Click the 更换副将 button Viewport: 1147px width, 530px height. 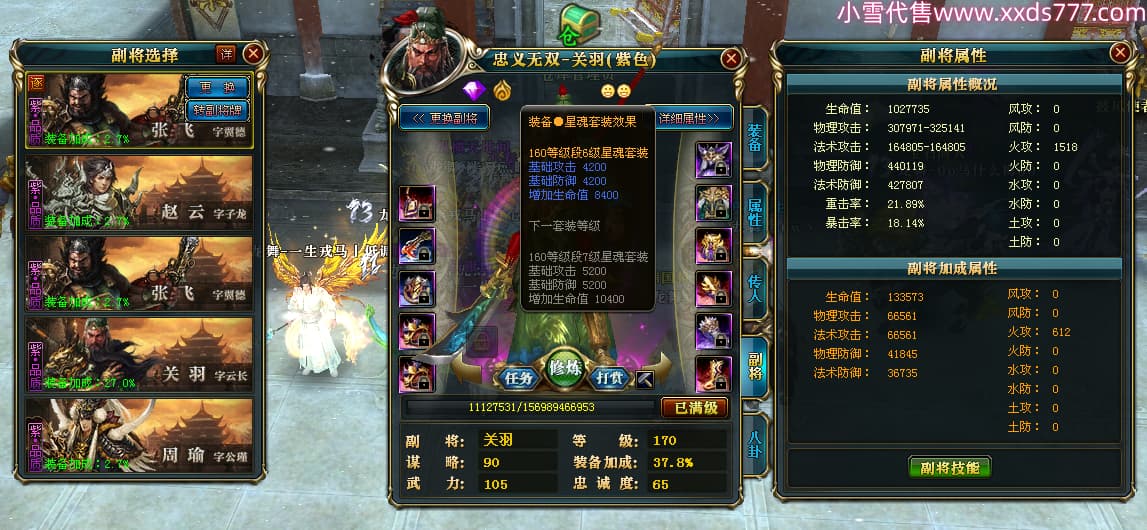tap(444, 118)
